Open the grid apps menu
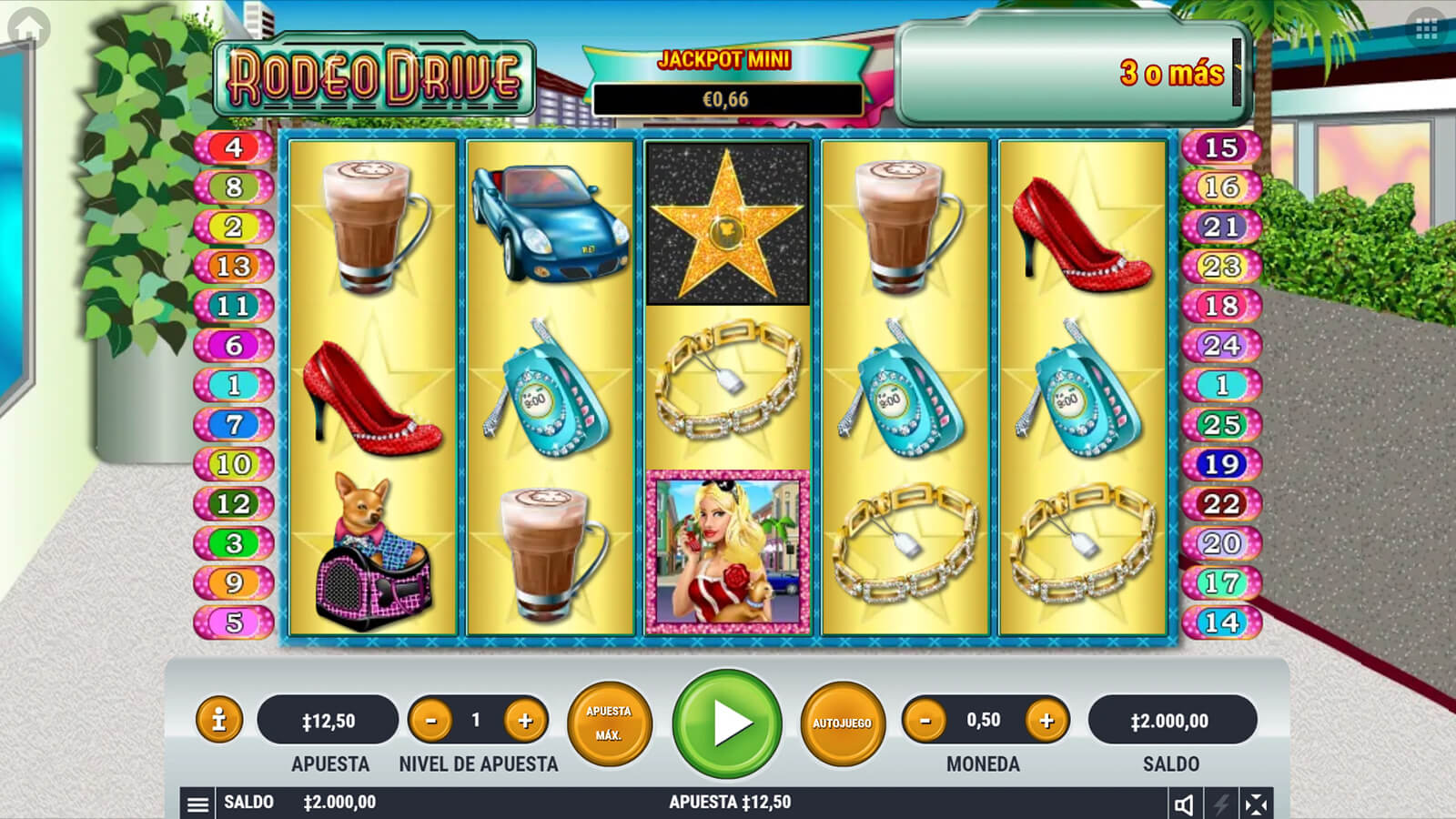The width and height of the screenshot is (1456, 819). 1426,30
